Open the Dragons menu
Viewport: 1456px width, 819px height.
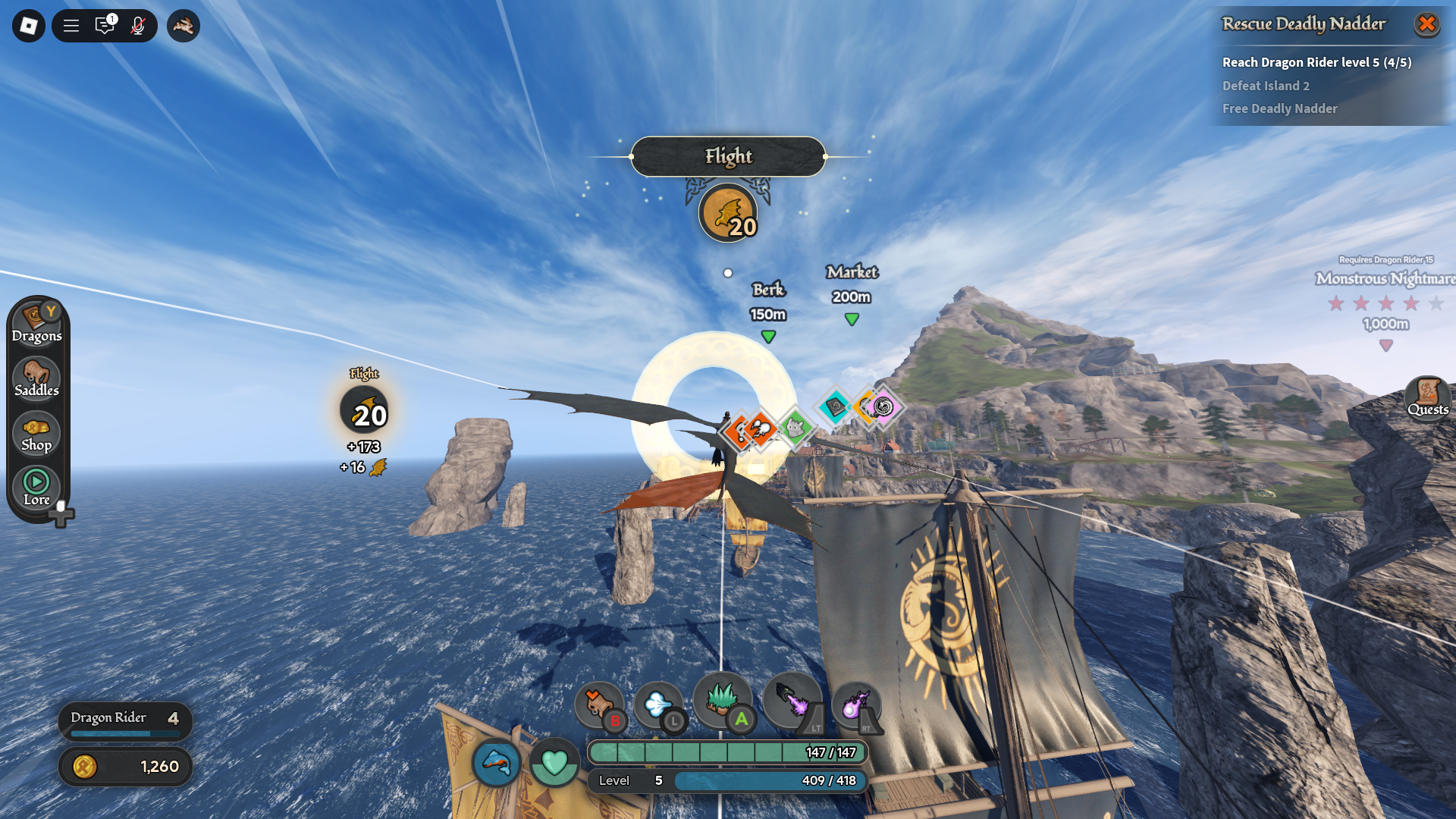(x=36, y=324)
